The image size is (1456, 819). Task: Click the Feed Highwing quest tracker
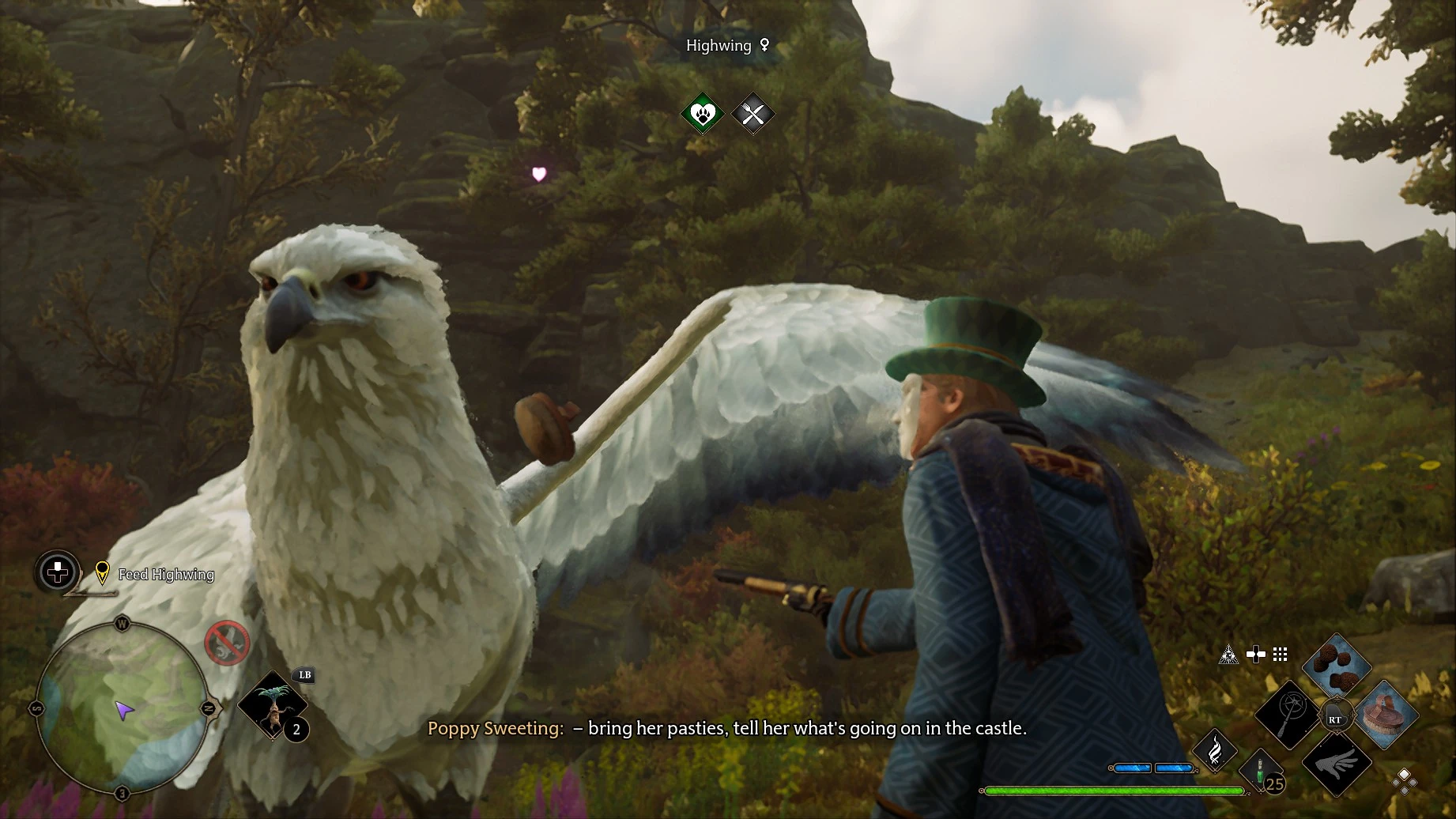point(166,575)
